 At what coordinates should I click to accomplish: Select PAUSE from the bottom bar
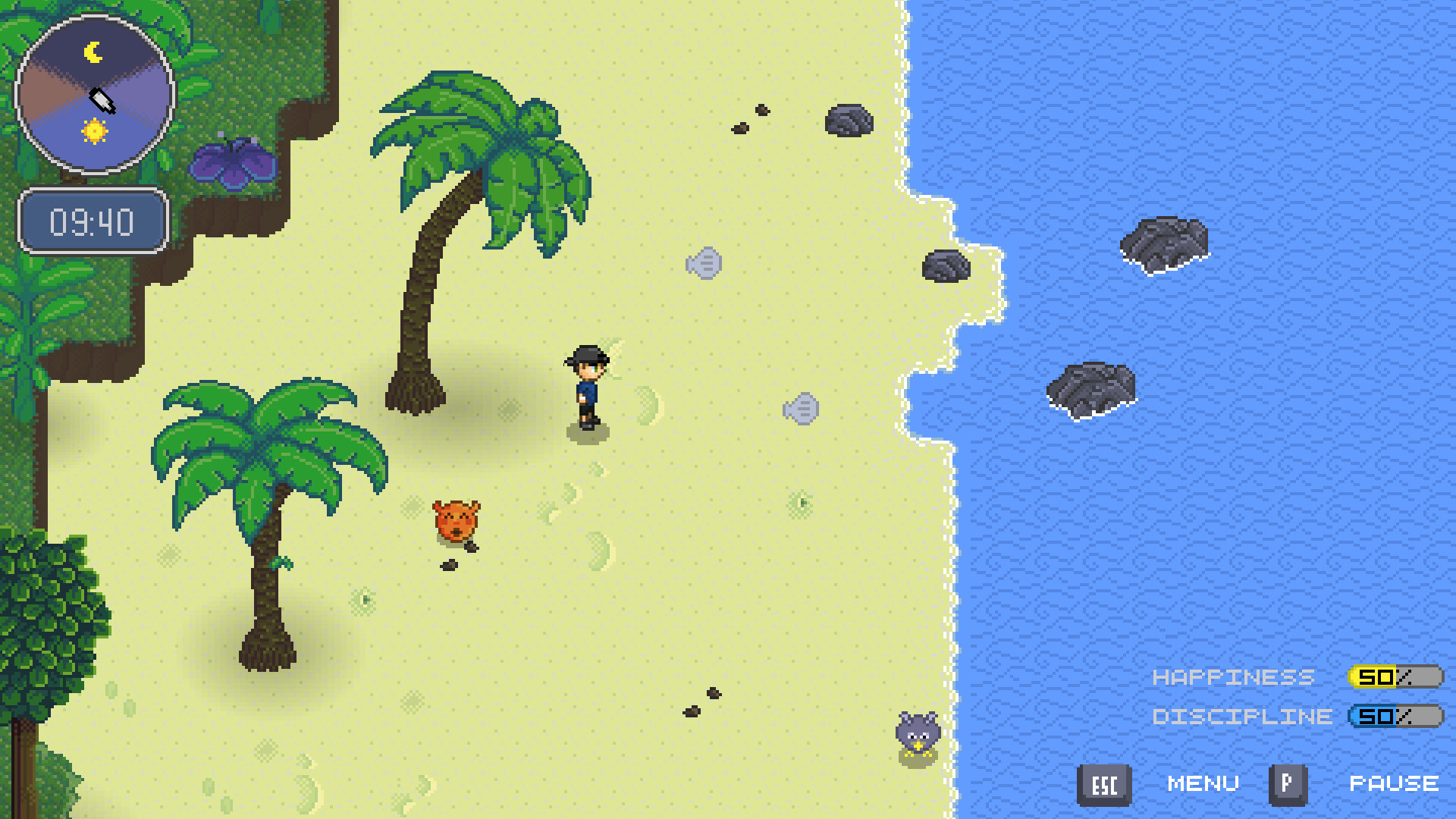pyautogui.click(x=1395, y=783)
